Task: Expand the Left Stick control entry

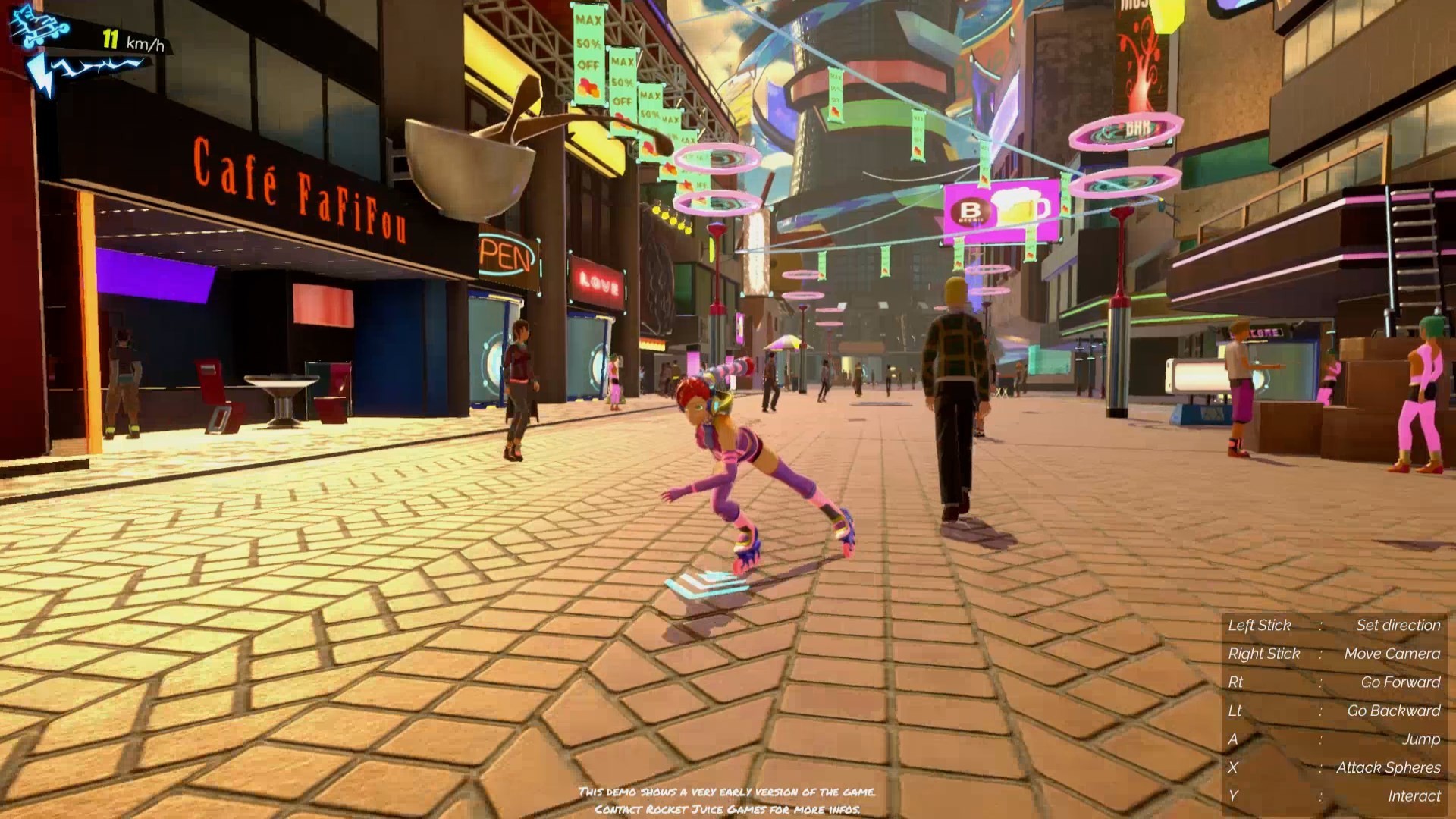Action: [1335, 625]
